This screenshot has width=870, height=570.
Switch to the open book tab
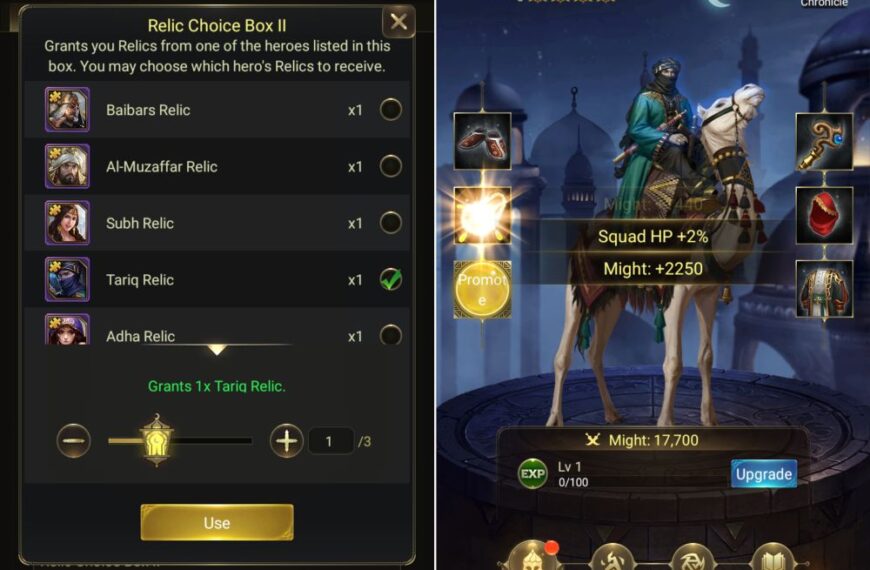771,557
